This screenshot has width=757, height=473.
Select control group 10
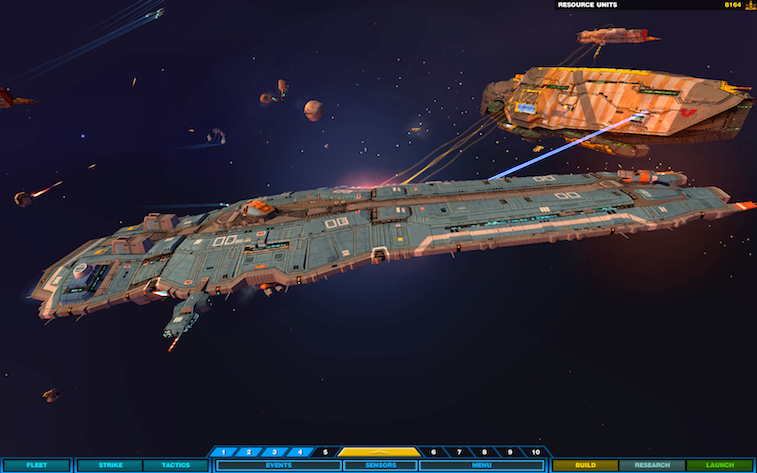(535, 452)
